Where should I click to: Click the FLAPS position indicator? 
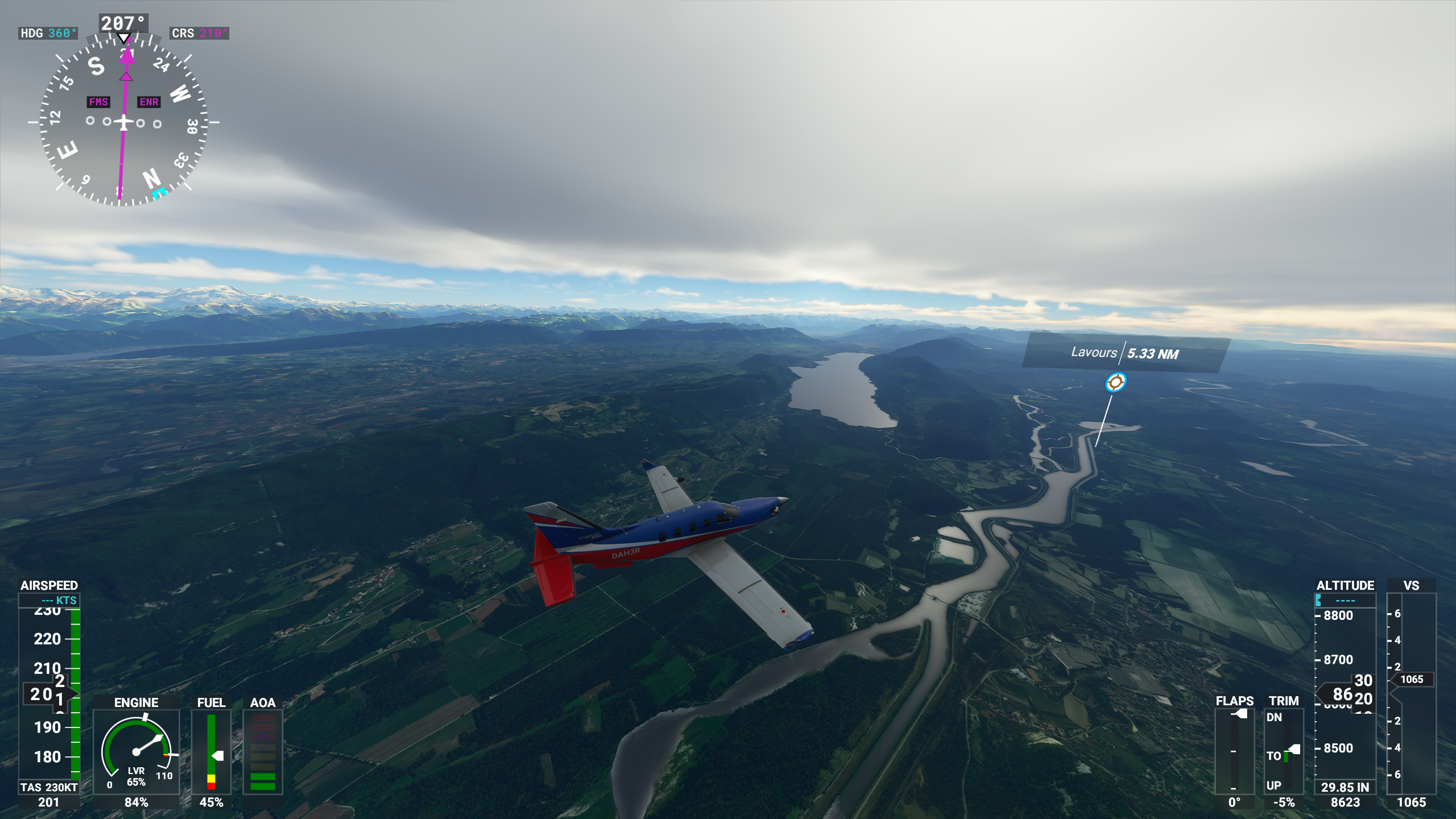point(1234,751)
